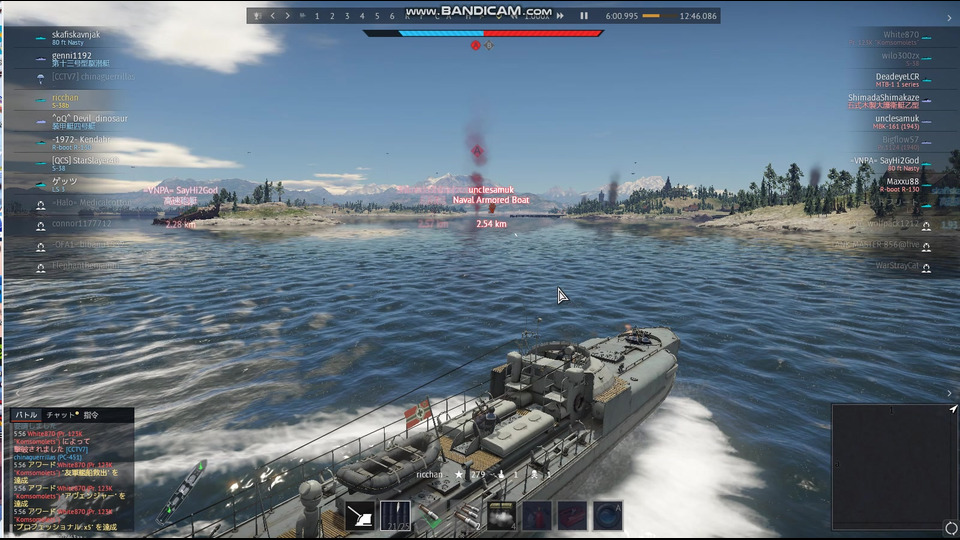Open the 指令 orders tab
Screen dimensions: 960x540
[x=92, y=414]
